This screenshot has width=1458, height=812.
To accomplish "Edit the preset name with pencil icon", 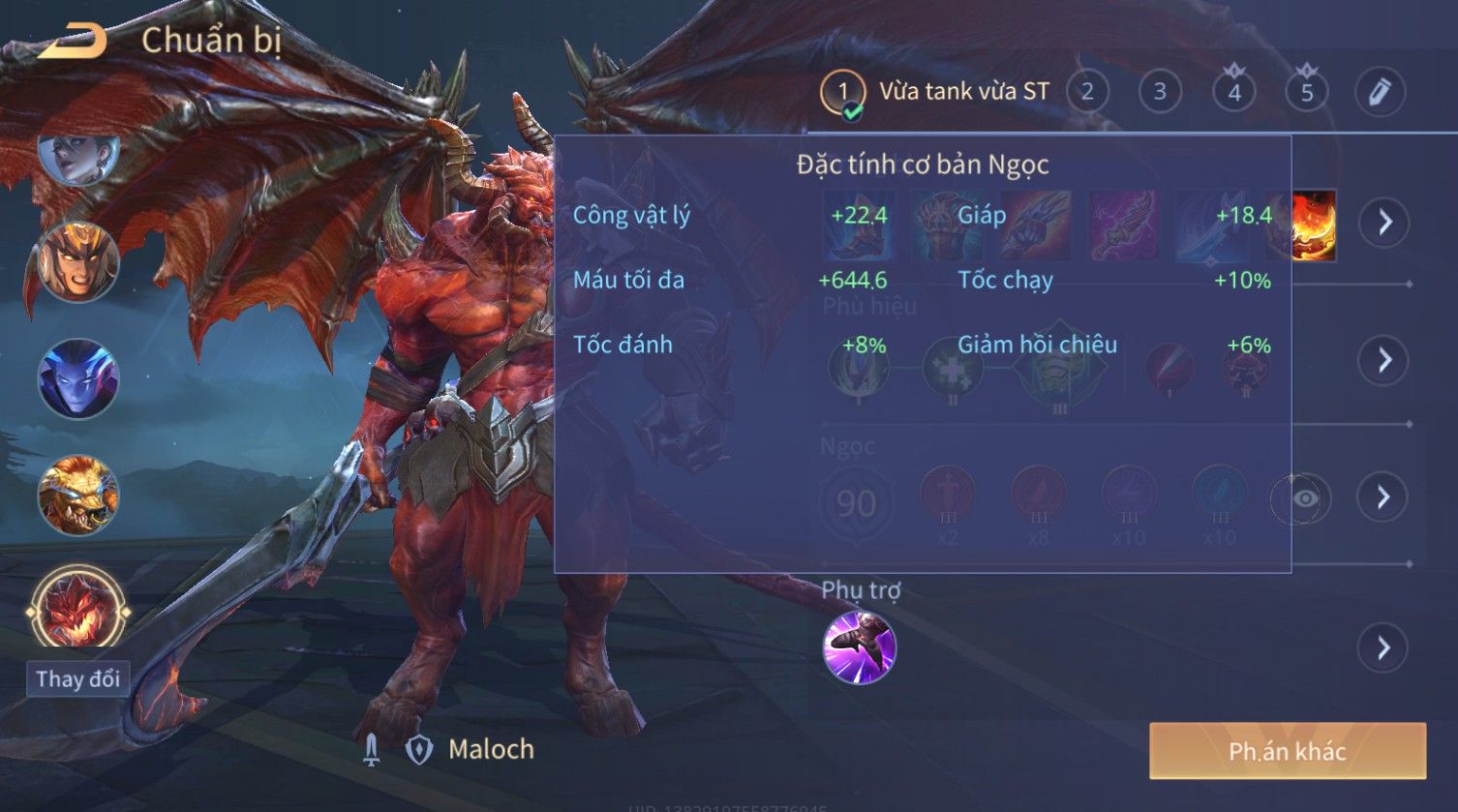I will point(1380,93).
